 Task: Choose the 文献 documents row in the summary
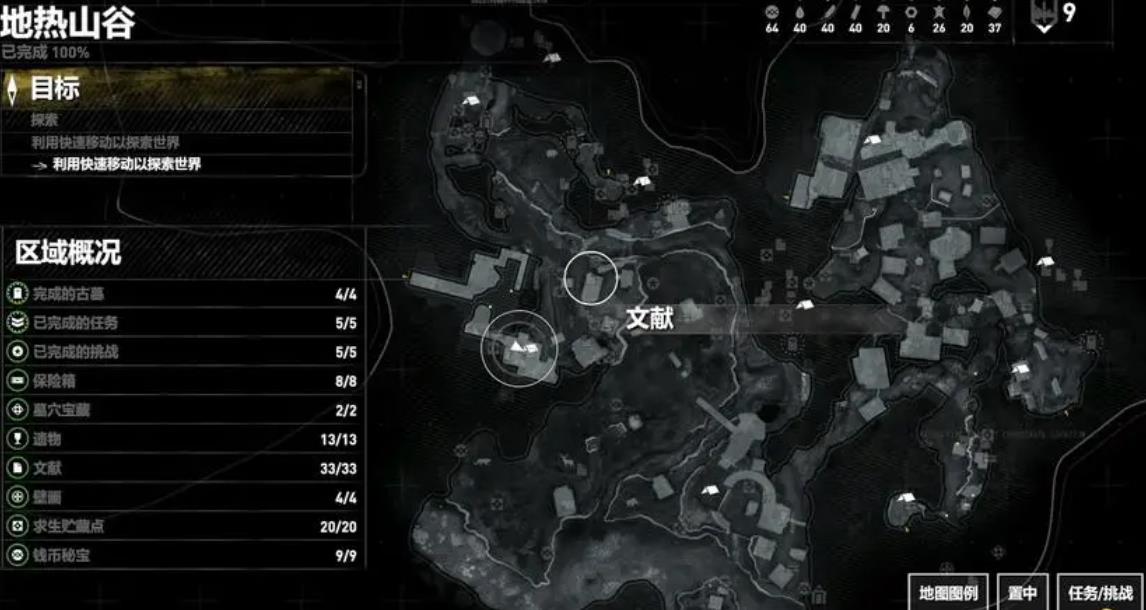pyautogui.click(x=183, y=468)
